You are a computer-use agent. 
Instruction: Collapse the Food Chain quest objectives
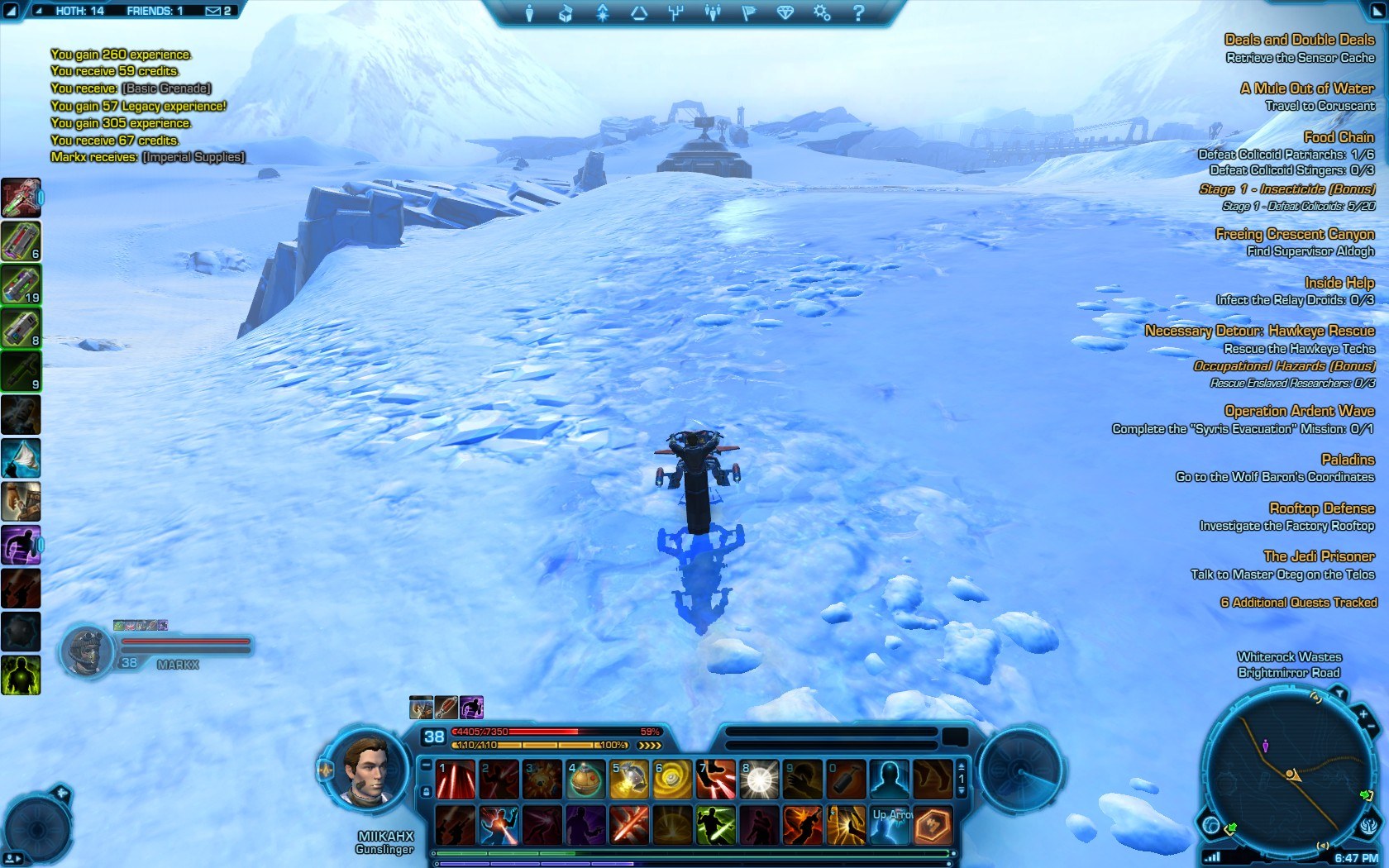[1339, 136]
